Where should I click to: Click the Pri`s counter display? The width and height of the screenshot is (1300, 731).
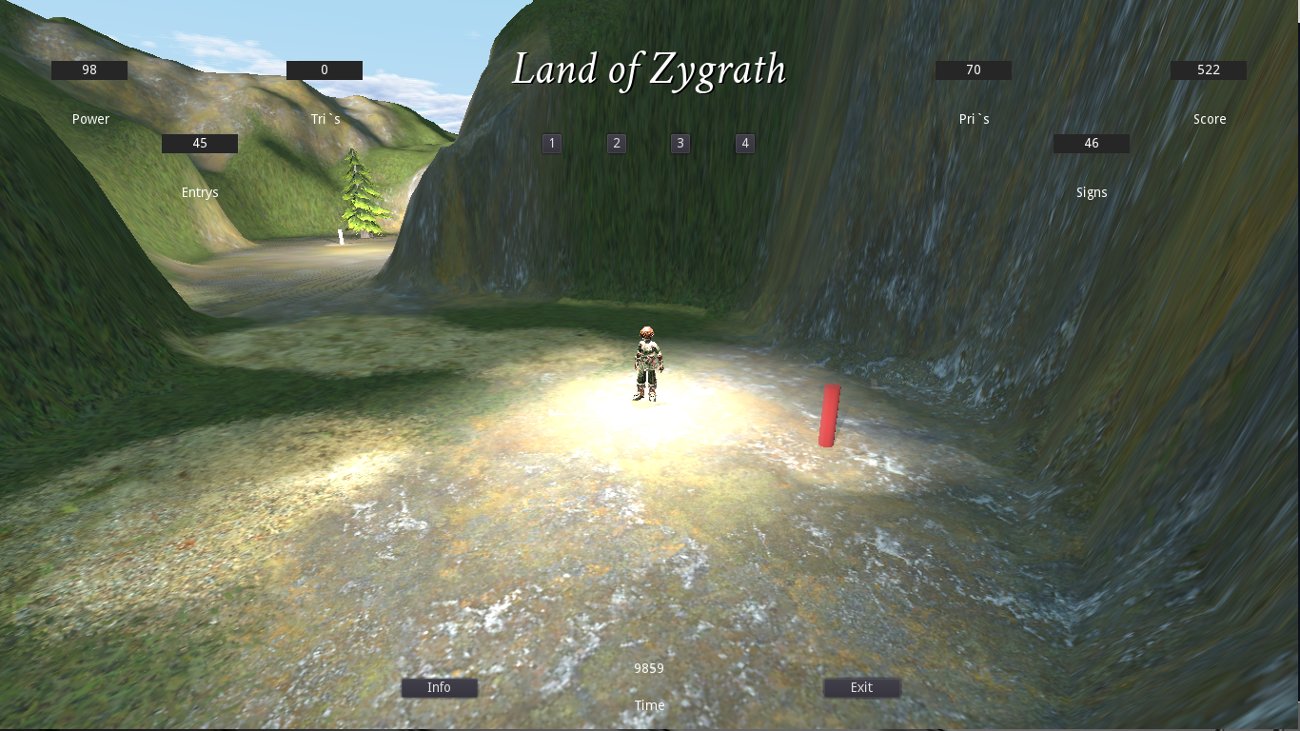(x=972, y=69)
